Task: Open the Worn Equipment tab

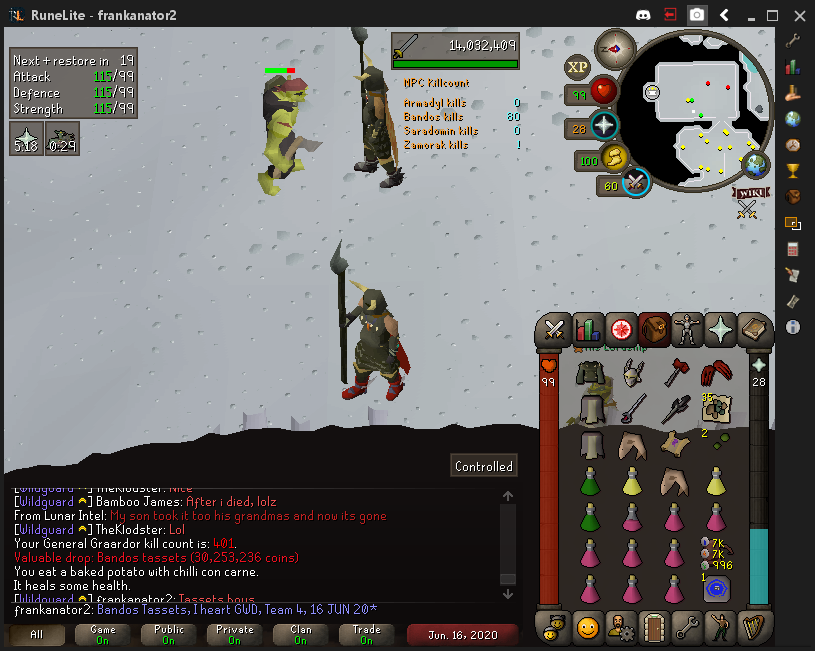Action: (x=686, y=329)
